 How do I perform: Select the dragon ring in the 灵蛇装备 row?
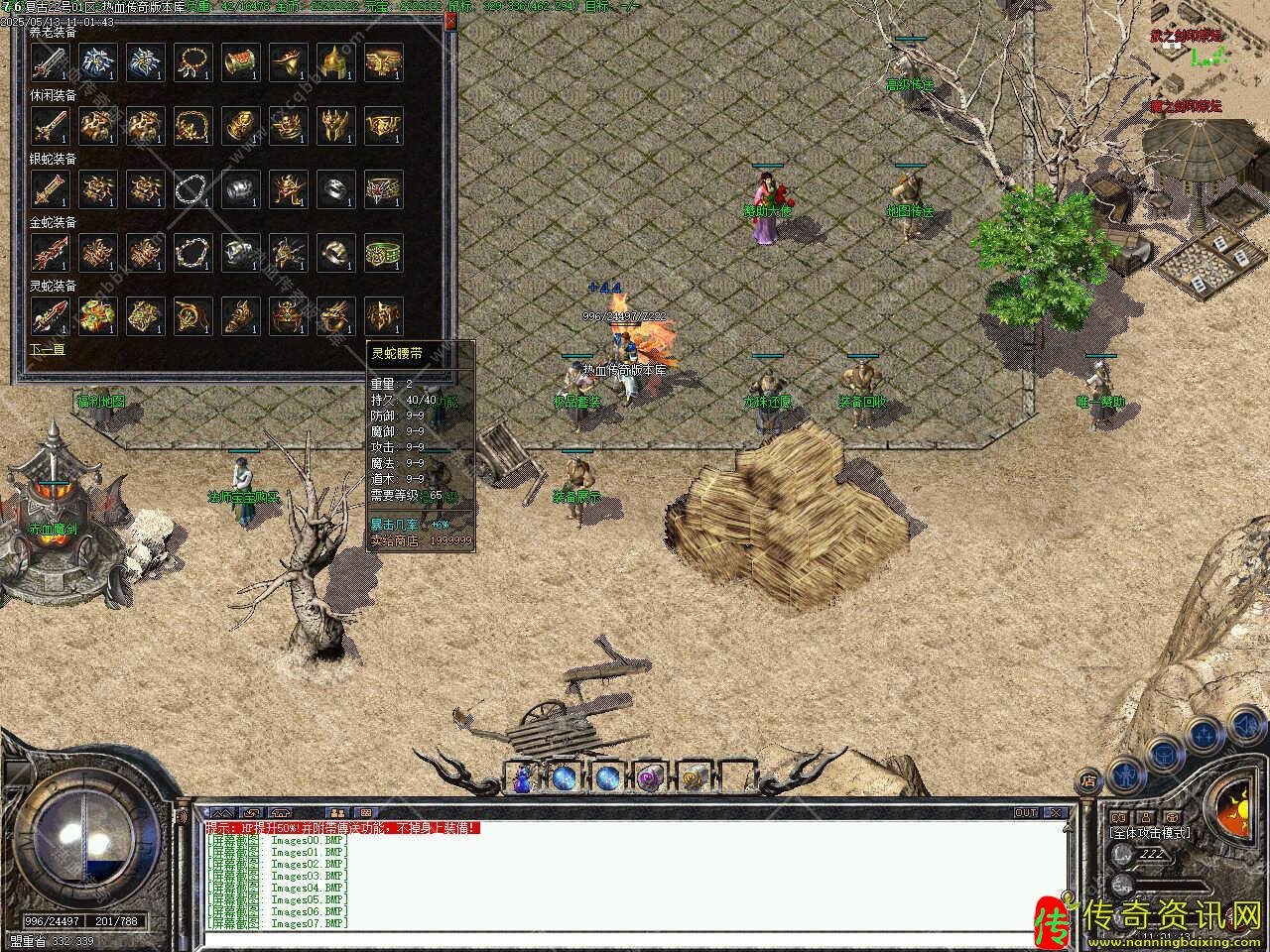click(x=335, y=315)
